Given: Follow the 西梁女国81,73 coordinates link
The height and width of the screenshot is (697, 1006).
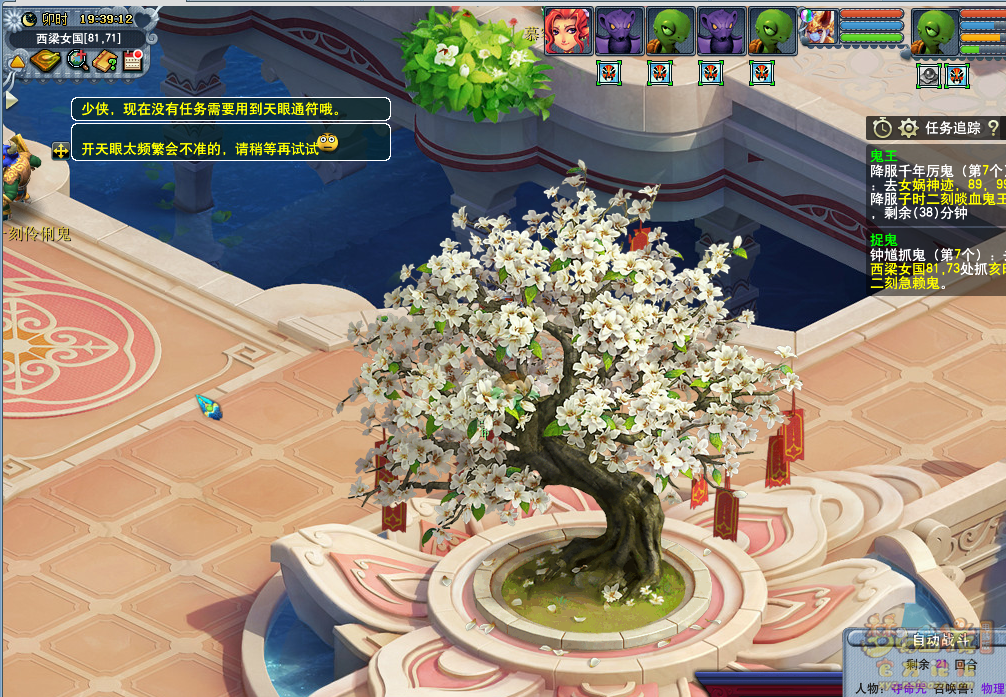Looking at the screenshot, I should tap(914, 269).
